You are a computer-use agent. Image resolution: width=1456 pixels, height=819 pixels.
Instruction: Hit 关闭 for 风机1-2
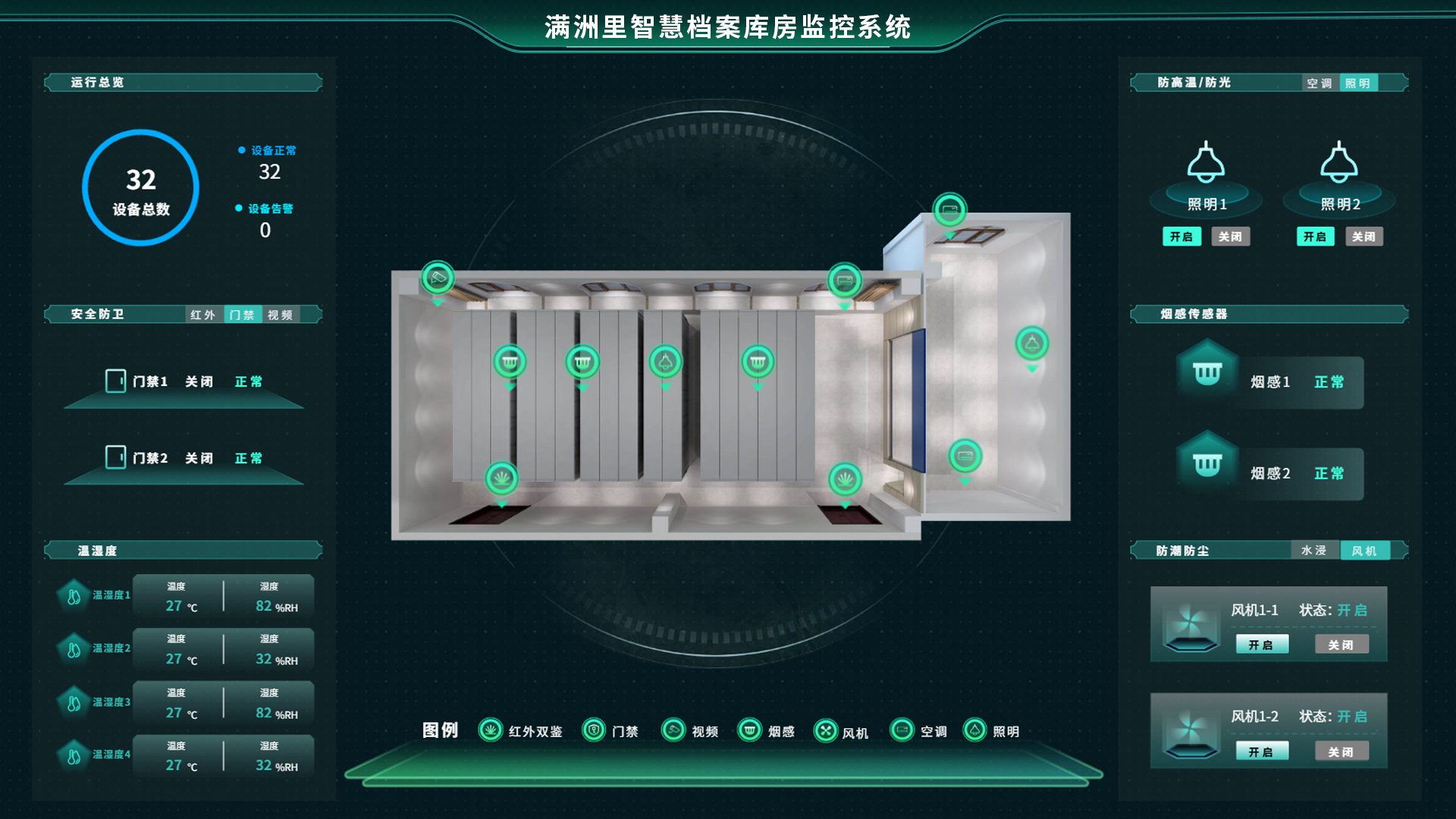point(1341,752)
